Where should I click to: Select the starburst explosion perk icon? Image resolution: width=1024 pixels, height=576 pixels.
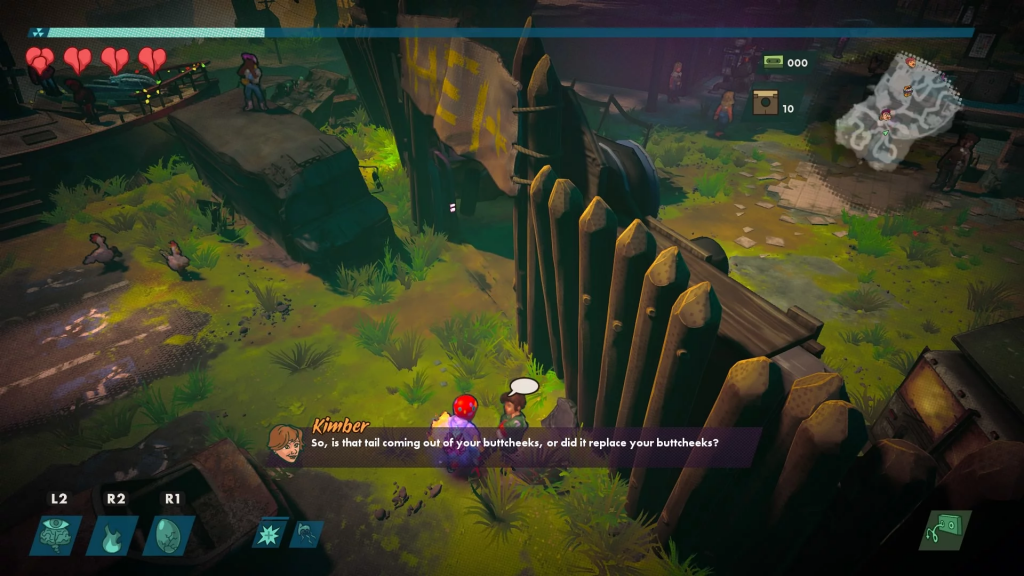tap(270, 534)
